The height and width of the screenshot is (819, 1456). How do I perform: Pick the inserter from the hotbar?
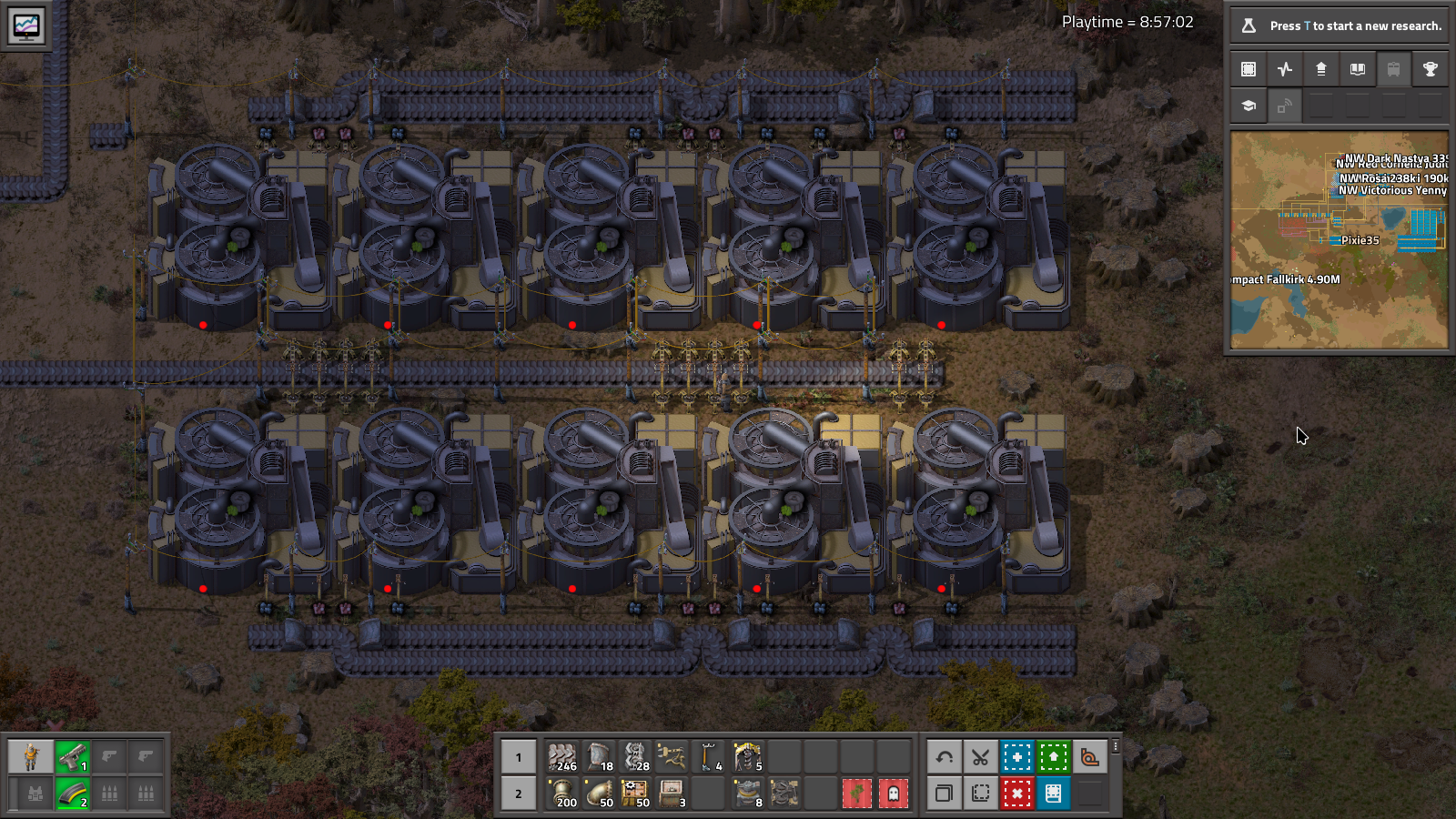click(x=672, y=756)
